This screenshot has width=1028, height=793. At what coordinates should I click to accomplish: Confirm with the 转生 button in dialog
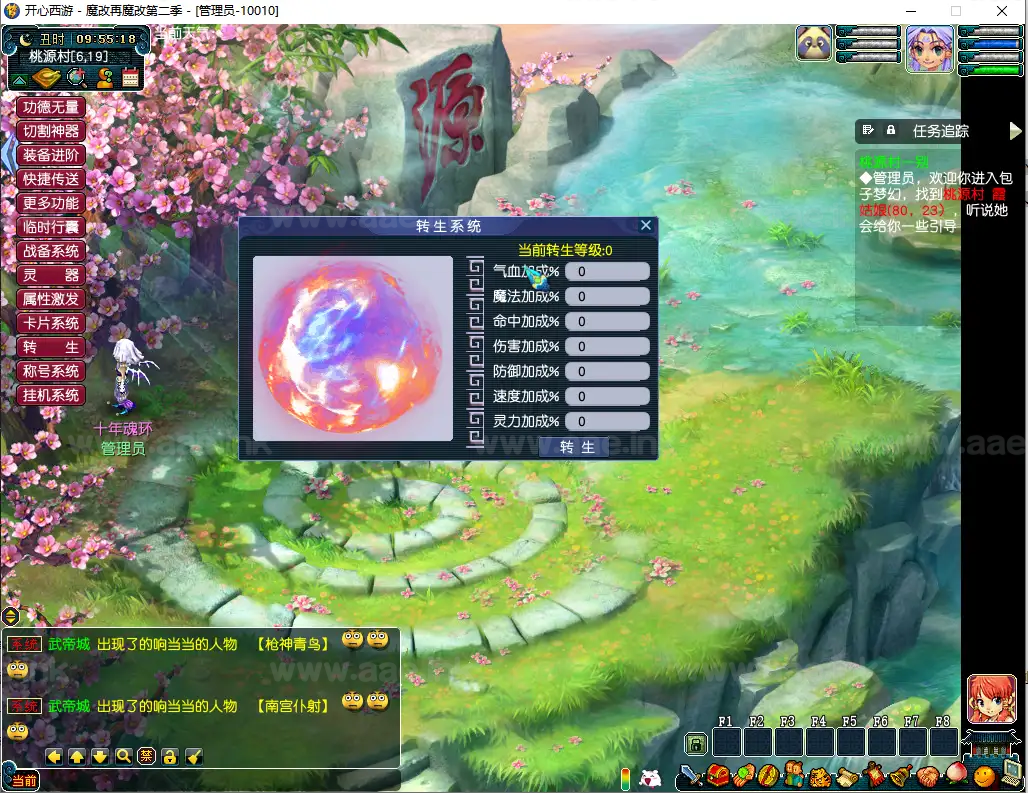click(573, 447)
